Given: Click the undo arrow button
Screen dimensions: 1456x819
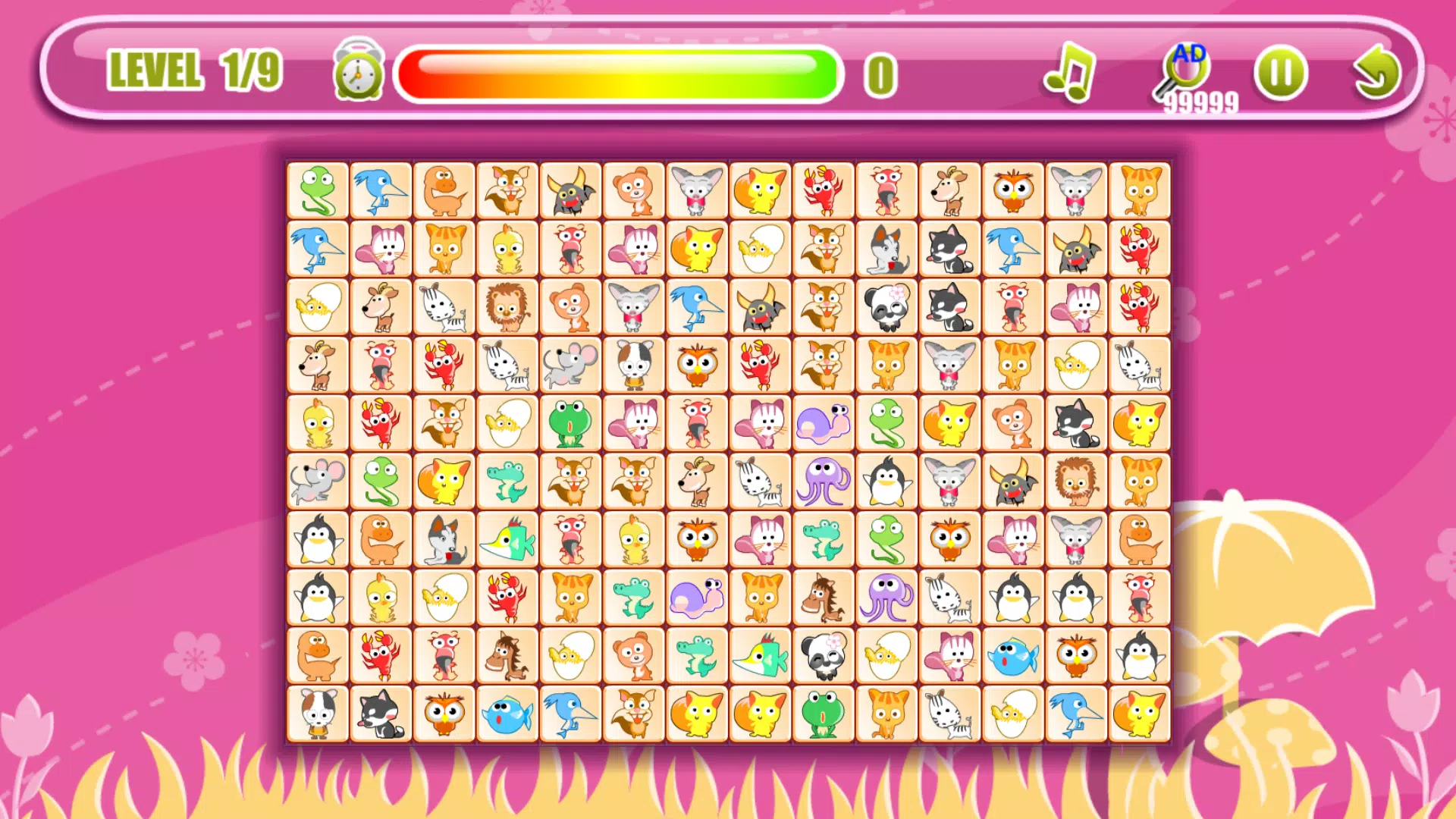Looking at the screenshot, I should click(1376, 72).
